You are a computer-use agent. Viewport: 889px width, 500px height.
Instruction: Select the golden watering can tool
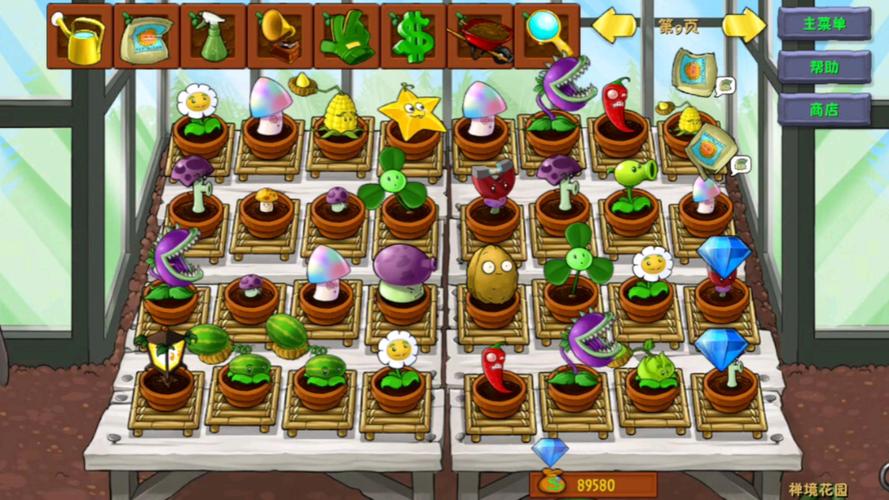(x=79, y=35)
